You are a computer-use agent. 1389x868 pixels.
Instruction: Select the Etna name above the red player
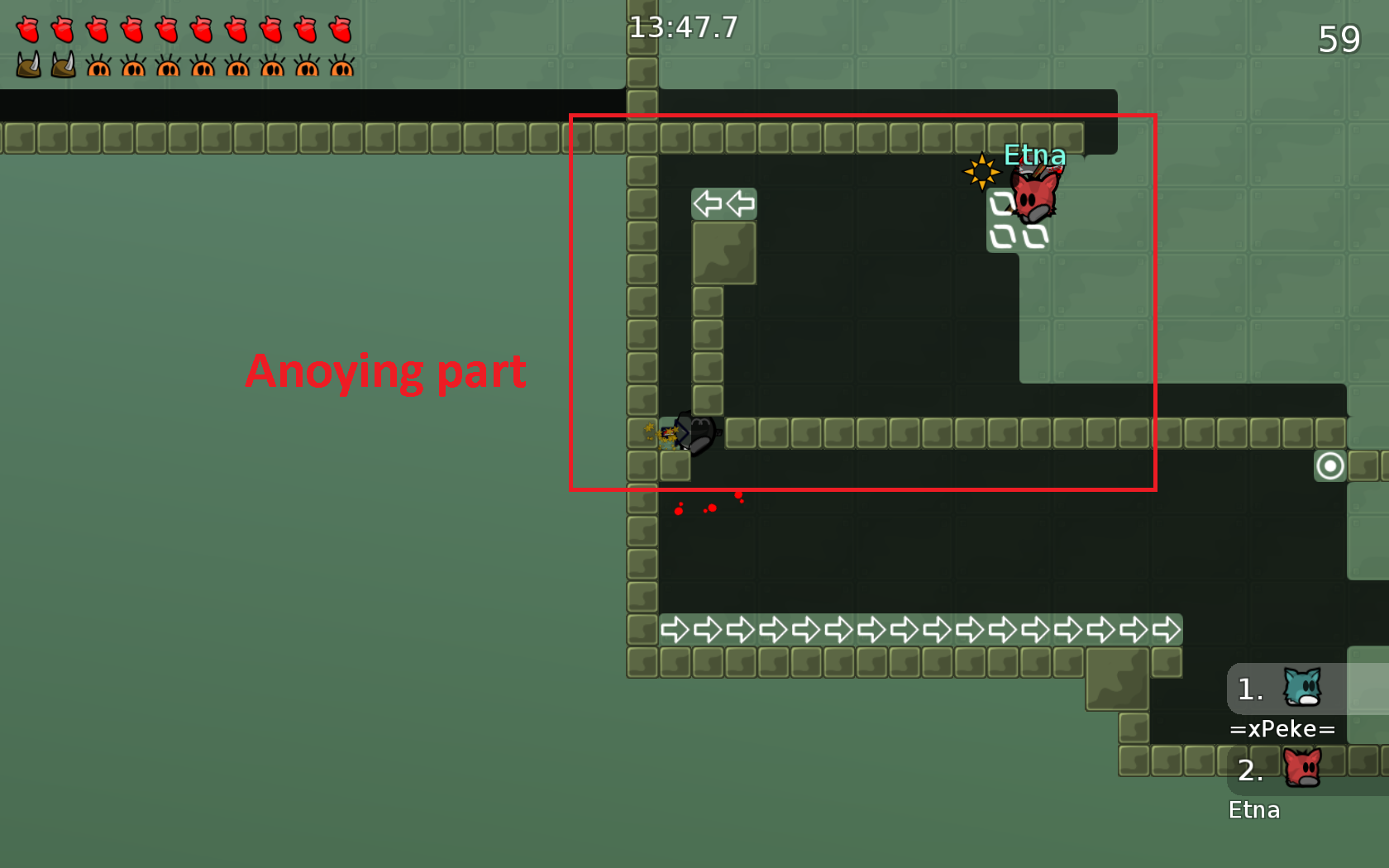point(1034,154)
